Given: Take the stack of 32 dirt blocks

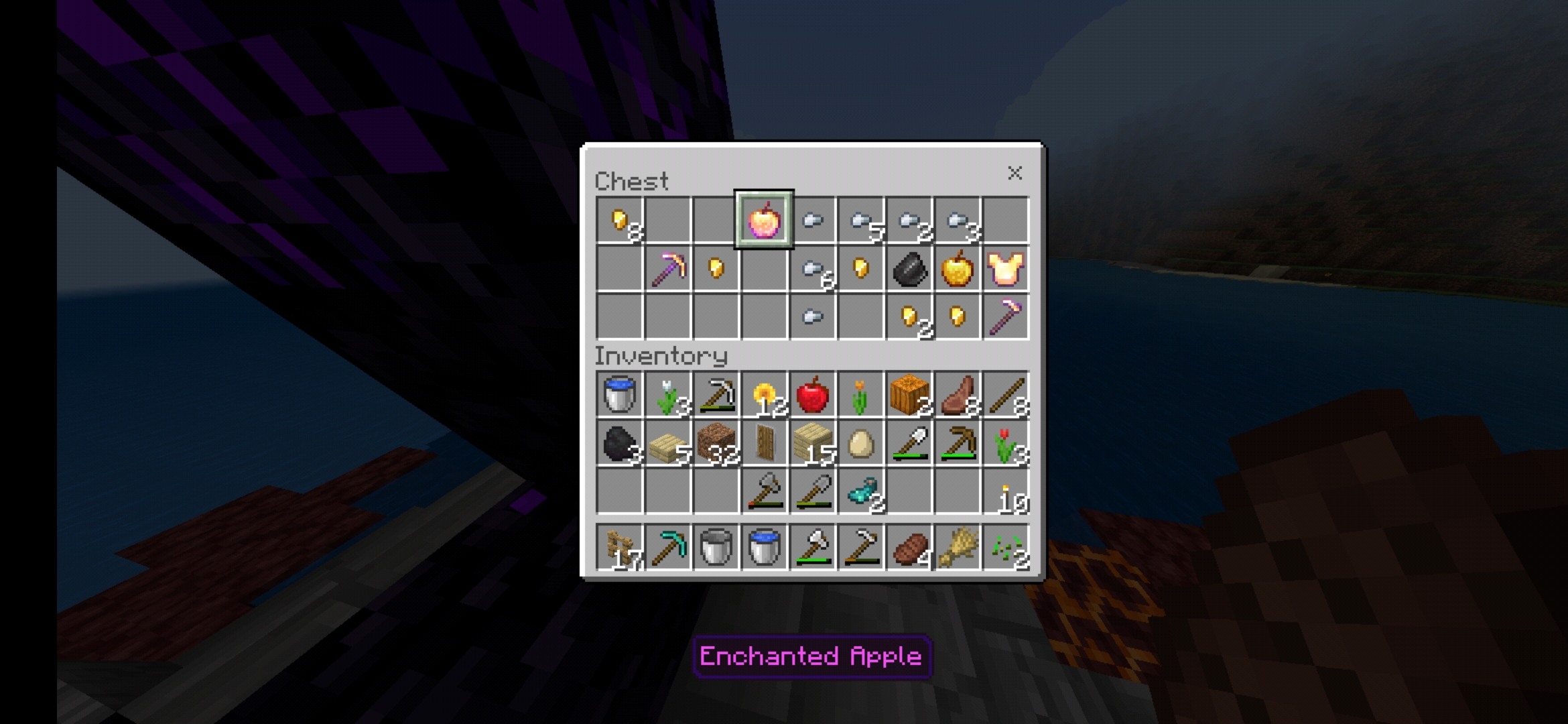Looking at the screenshot, I should click(x=716, y=442).
